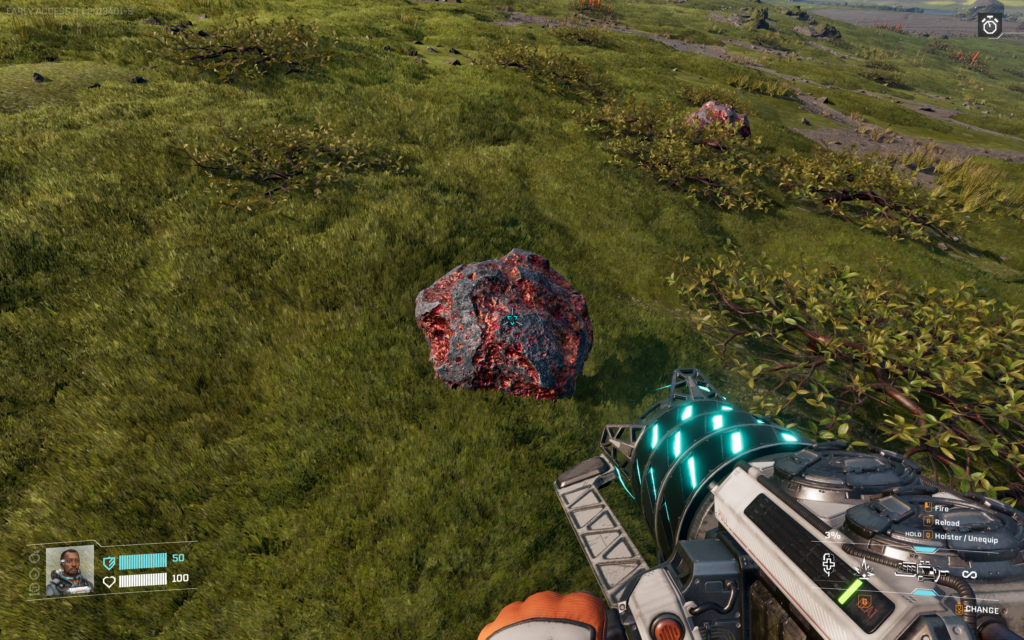Viewport: 1024px width, 640px height.
Task: Click the heart icon beside the white bar
Action: tap(109, 581)
